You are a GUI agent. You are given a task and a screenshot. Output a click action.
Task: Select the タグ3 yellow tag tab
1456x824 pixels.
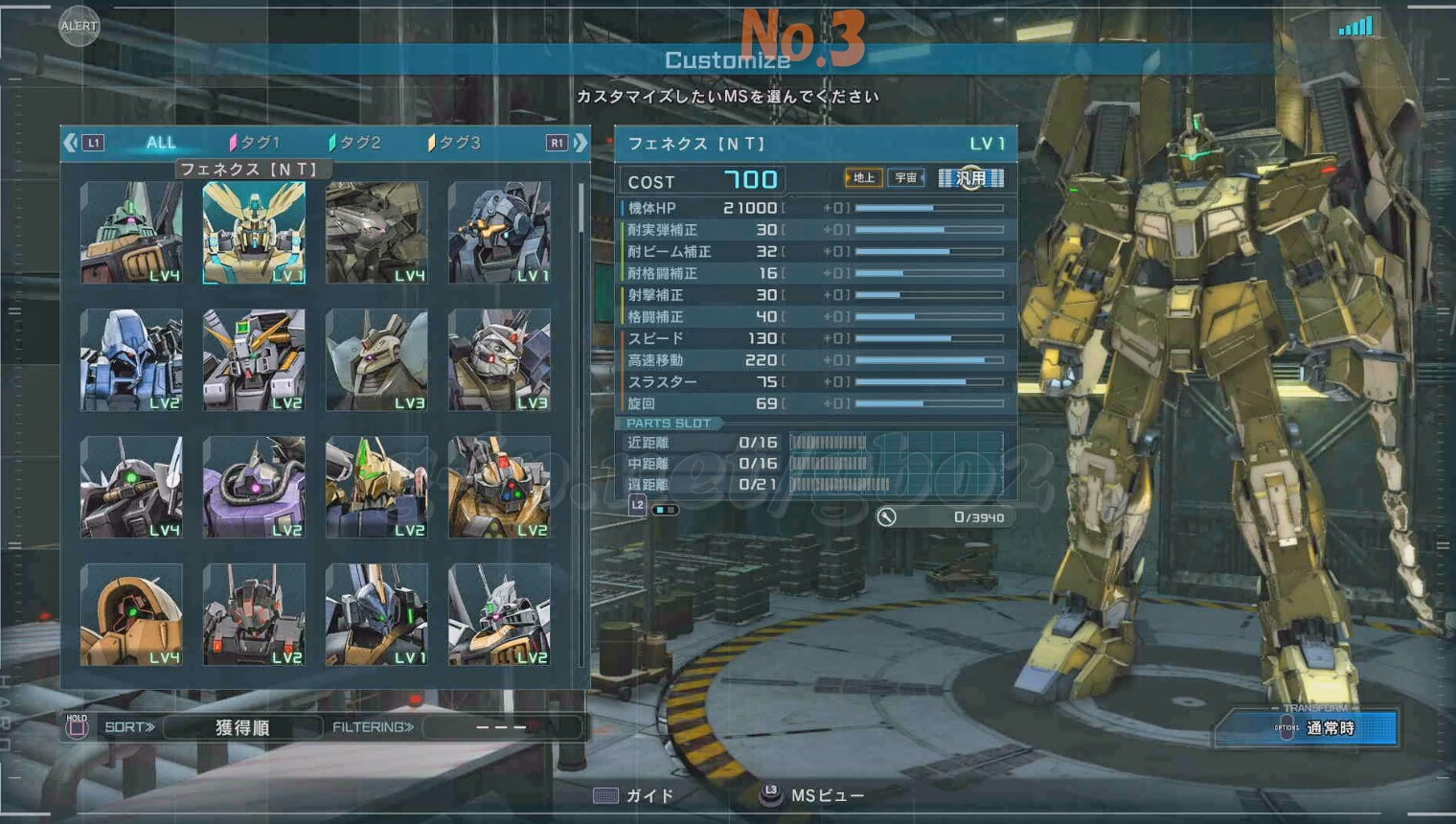point(455,143)
